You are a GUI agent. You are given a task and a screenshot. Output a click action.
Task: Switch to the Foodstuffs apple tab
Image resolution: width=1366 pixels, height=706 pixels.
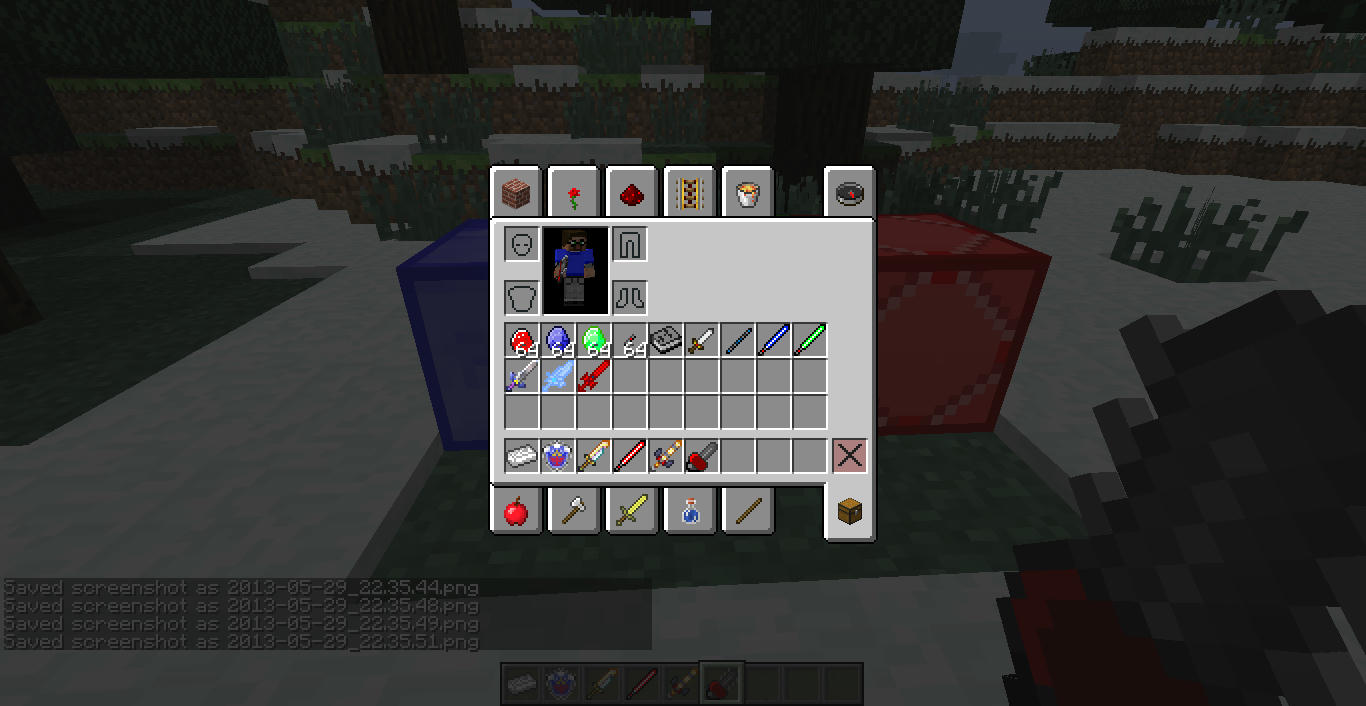point(516,512)
